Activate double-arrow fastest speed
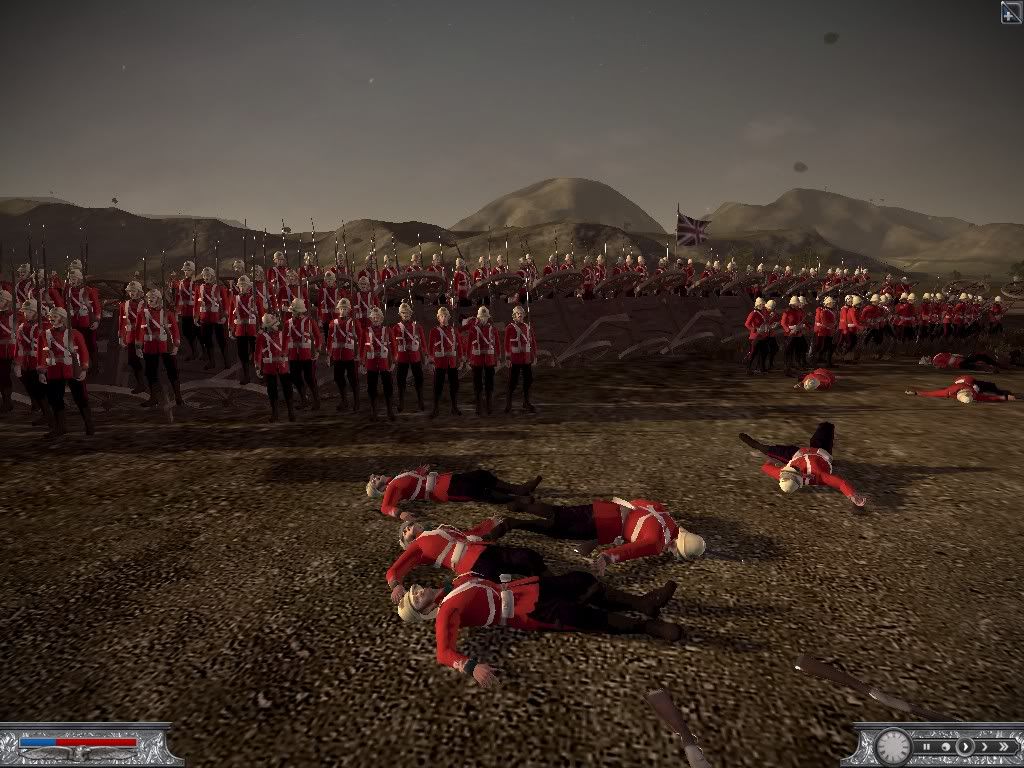 [1003, 747]
